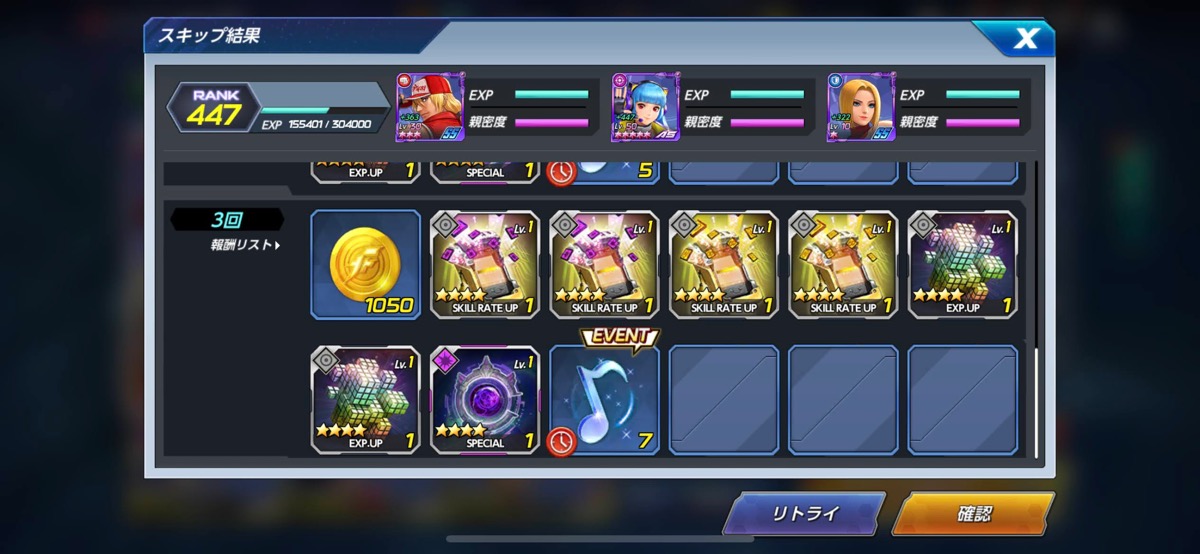Viewport: 1200px width, 554px height.
Task: View the blonde fighter's portrait
Action: 860,107
